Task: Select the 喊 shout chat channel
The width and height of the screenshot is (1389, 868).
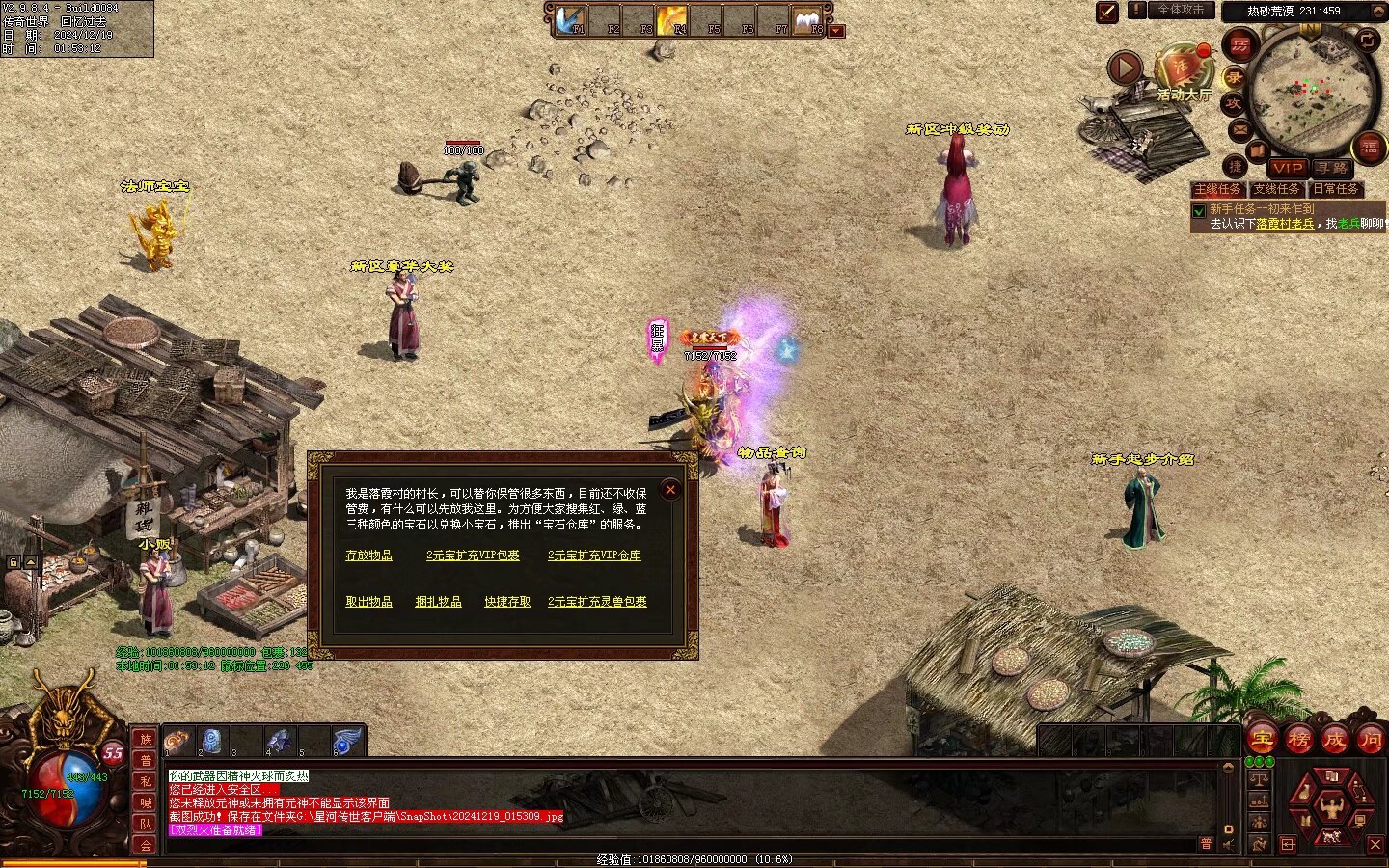Action: (x=146, y=802)
